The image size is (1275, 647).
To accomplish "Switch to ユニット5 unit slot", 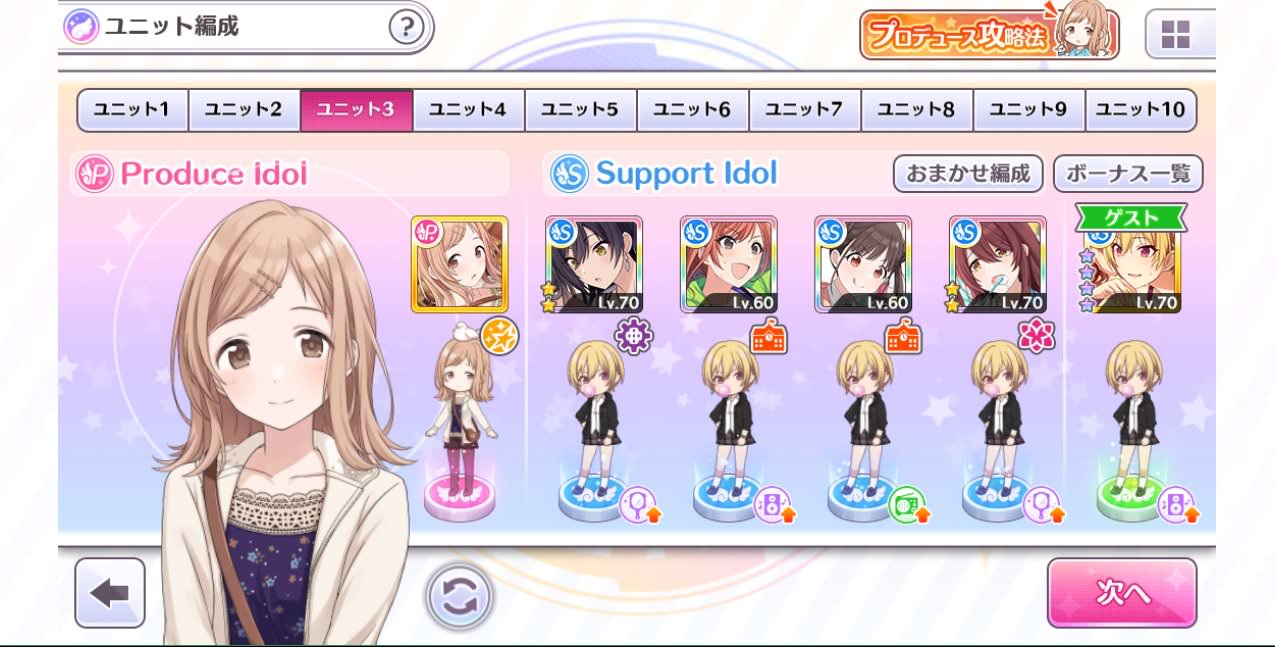I will point(580,110).
